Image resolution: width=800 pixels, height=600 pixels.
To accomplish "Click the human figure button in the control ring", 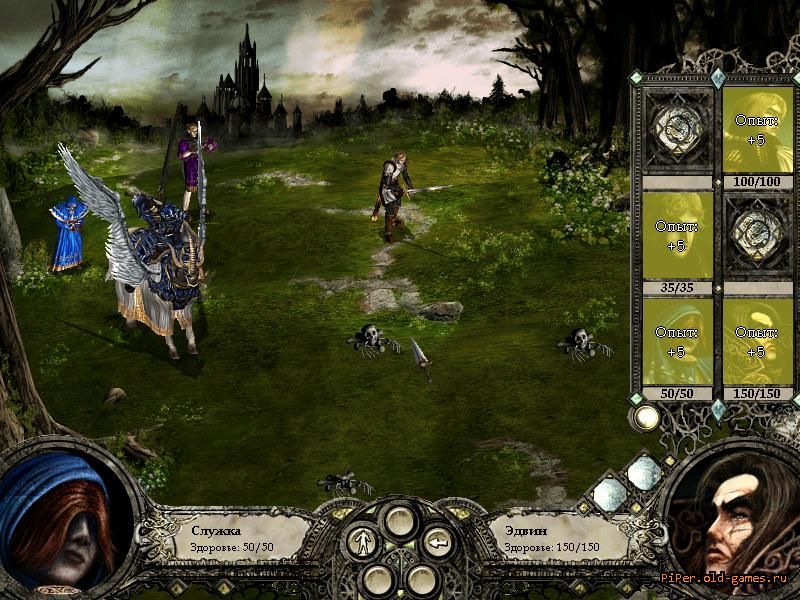I will [x=361, y=543].
